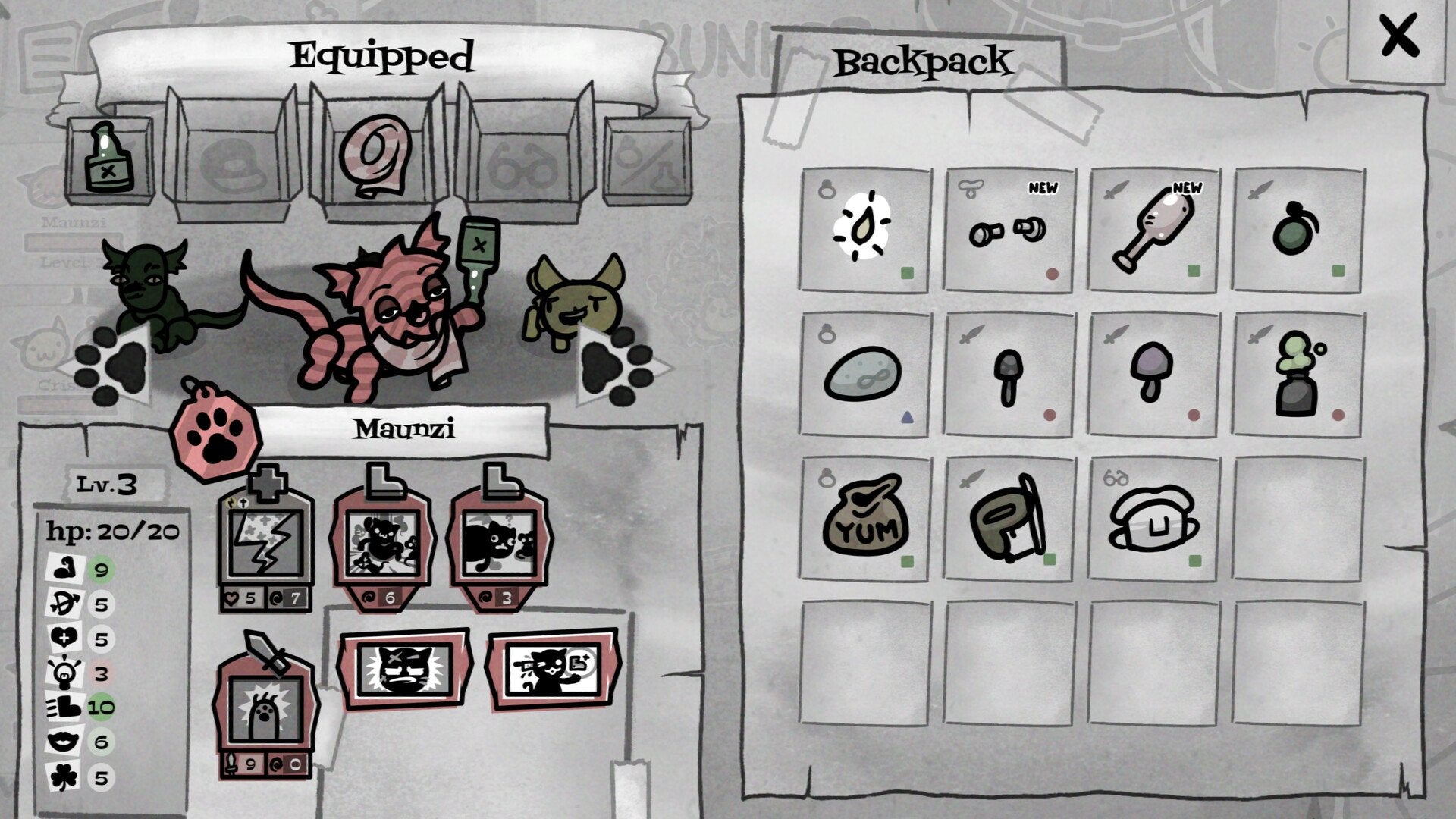Image resolution: width=1456 pixels, height=819 pixels.
Task: Select the equipped green poison bottle slot
Action: (x=109, y=159)
